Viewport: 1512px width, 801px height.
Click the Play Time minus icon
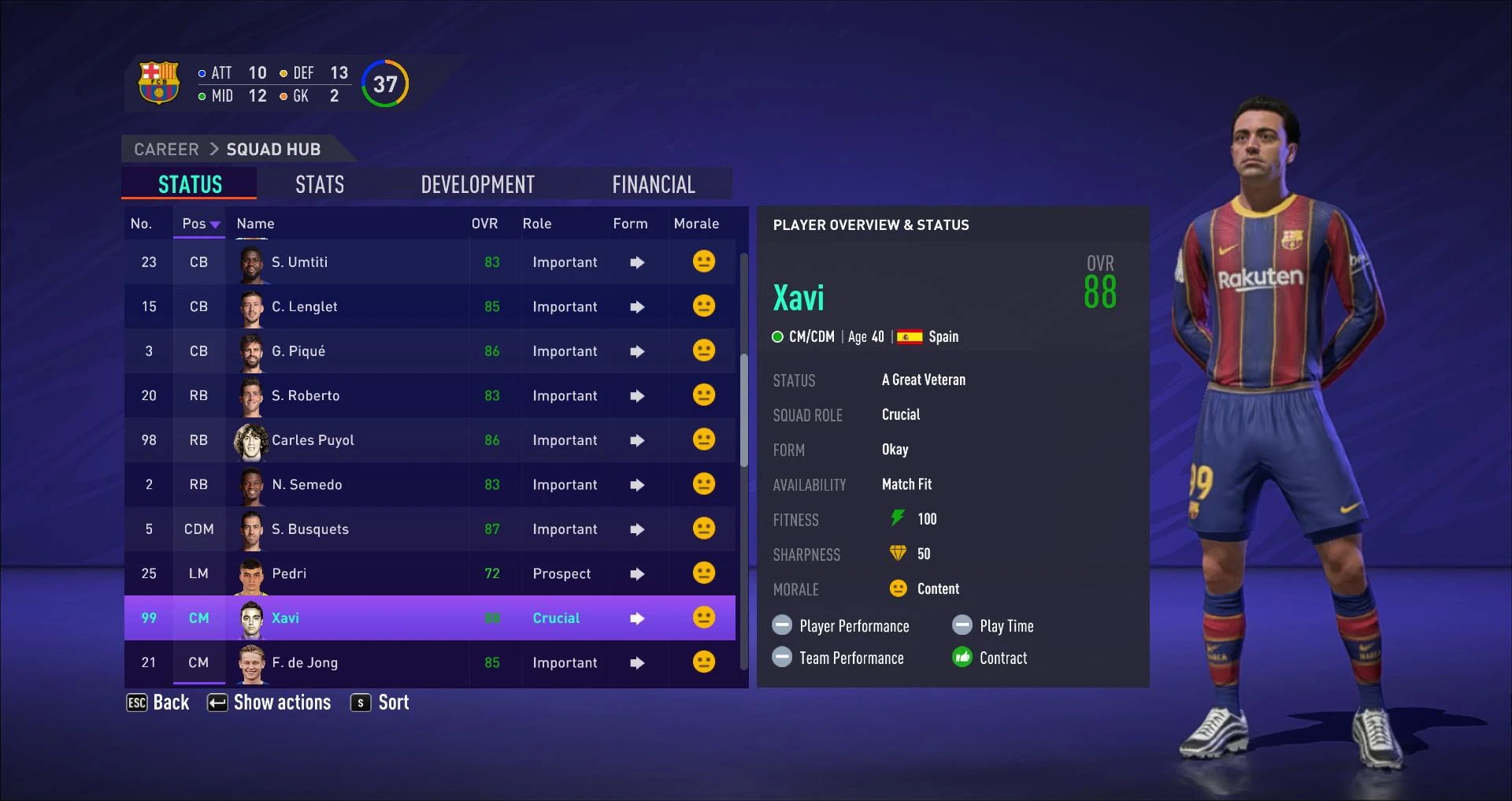962,625
